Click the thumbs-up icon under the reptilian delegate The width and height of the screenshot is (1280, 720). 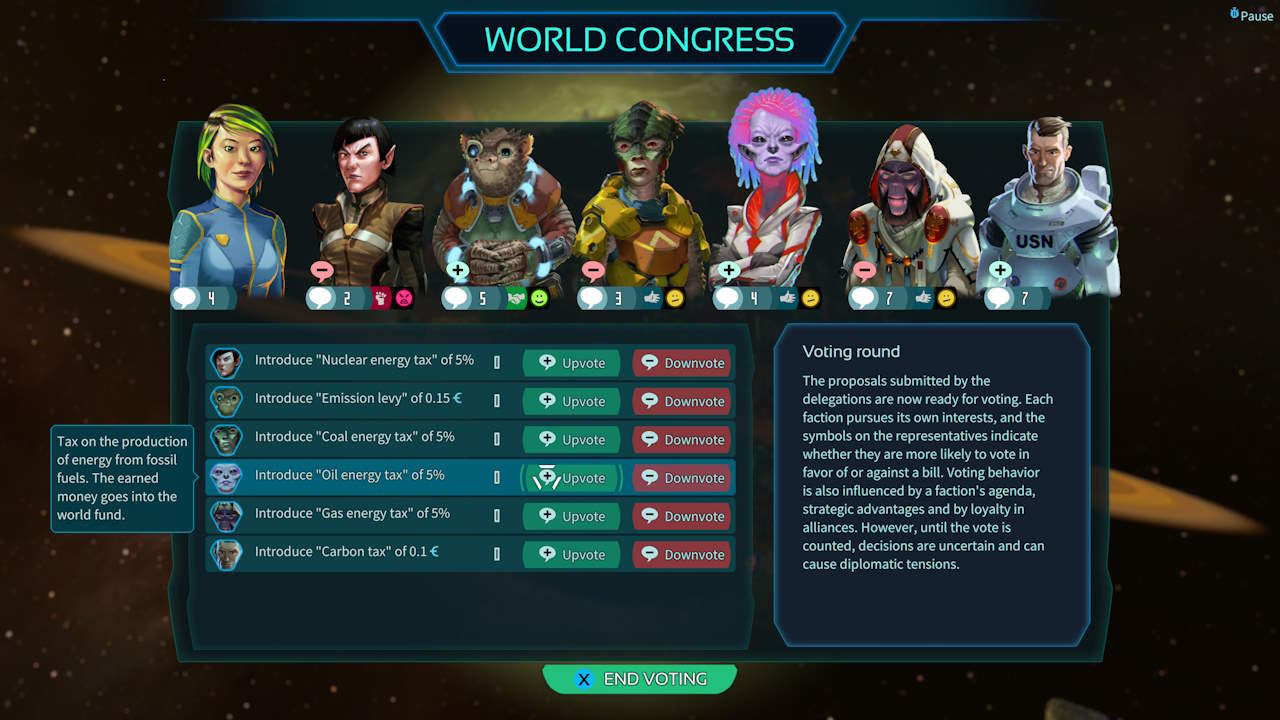[652, 297]
